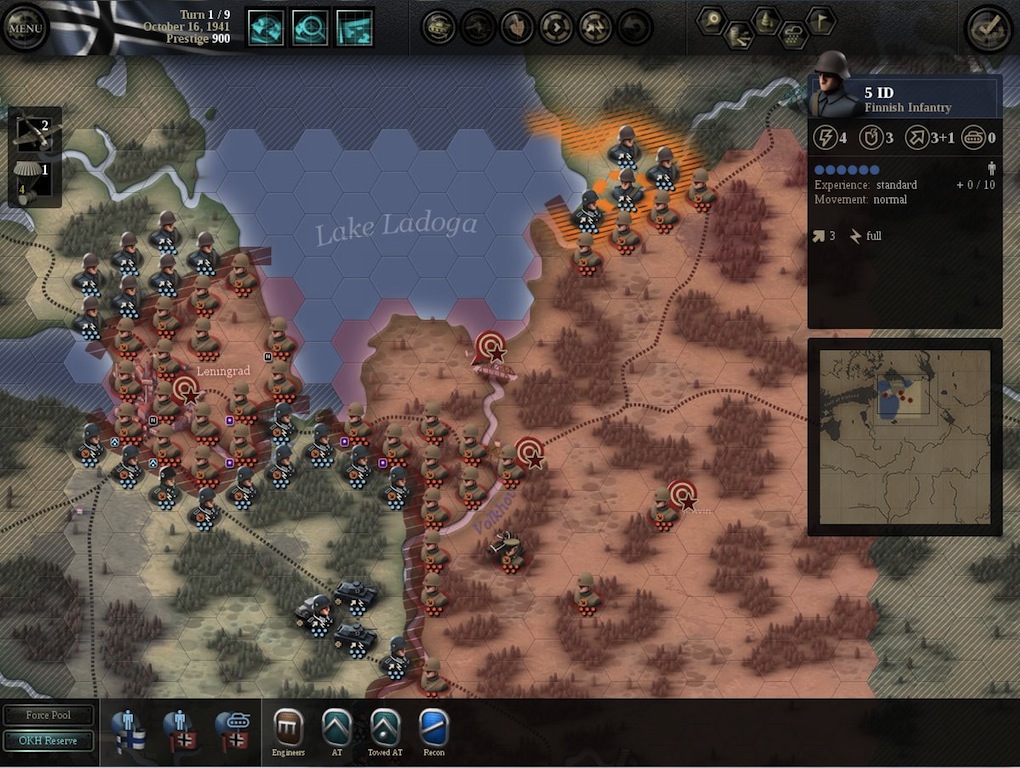Activate the magnifier map view button
The image size is (1020, 768).
coord(310,27)
